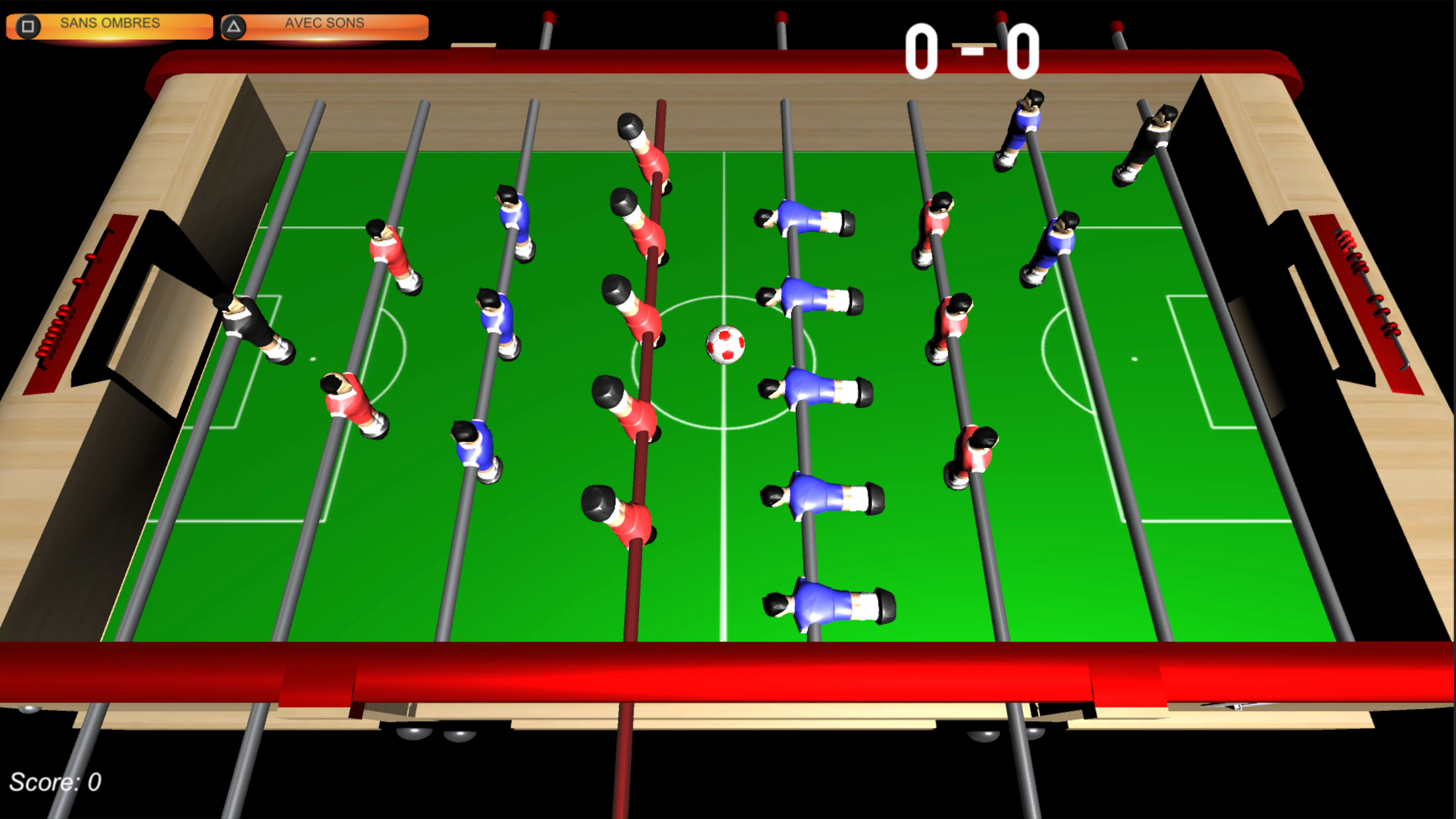1456x819 pixels.
Task: Toggle shadows with the SANS OMBRES button
Action: click(110, 23)
